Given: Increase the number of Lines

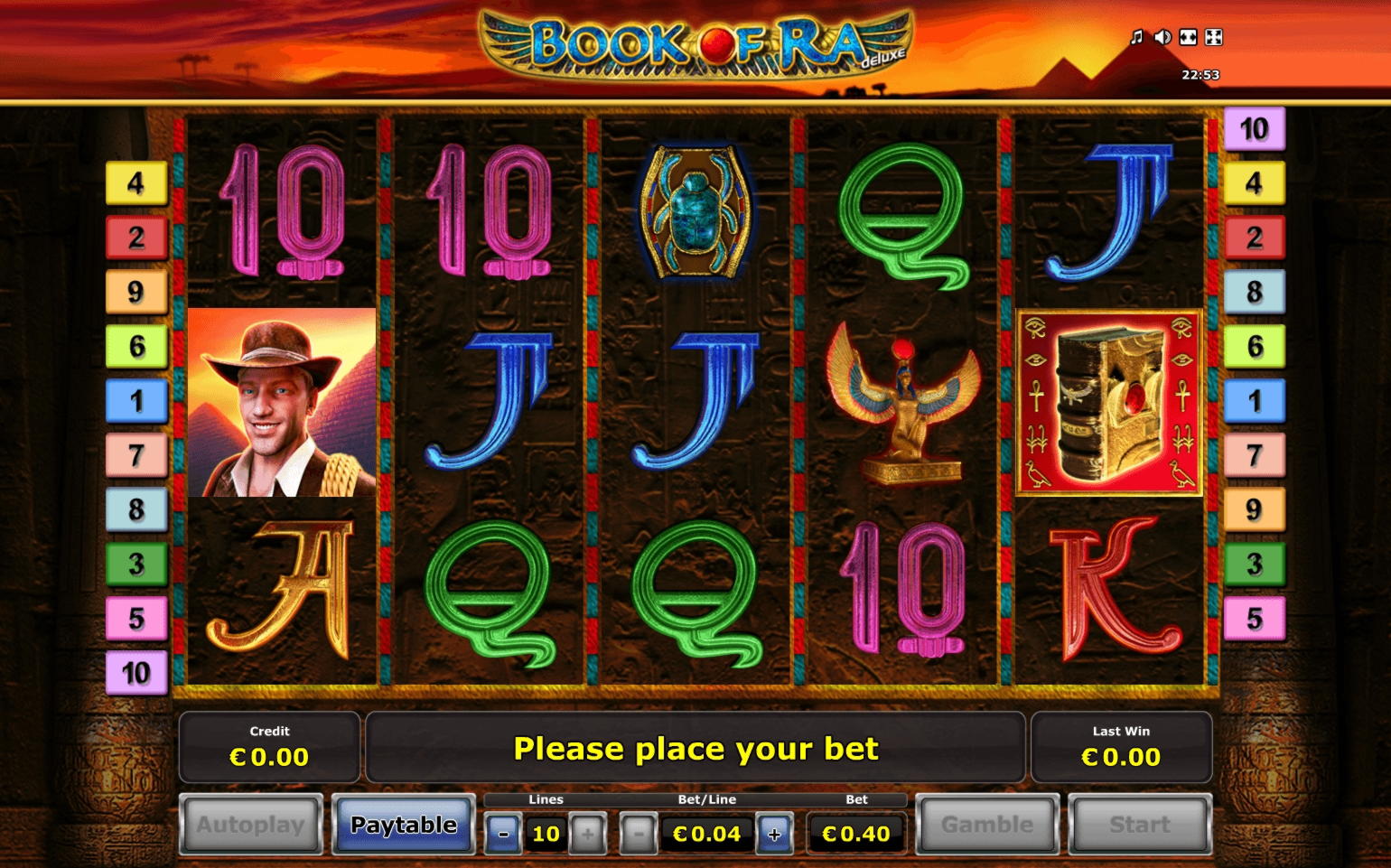Looking at the screenshot, I should click(588, 834).
